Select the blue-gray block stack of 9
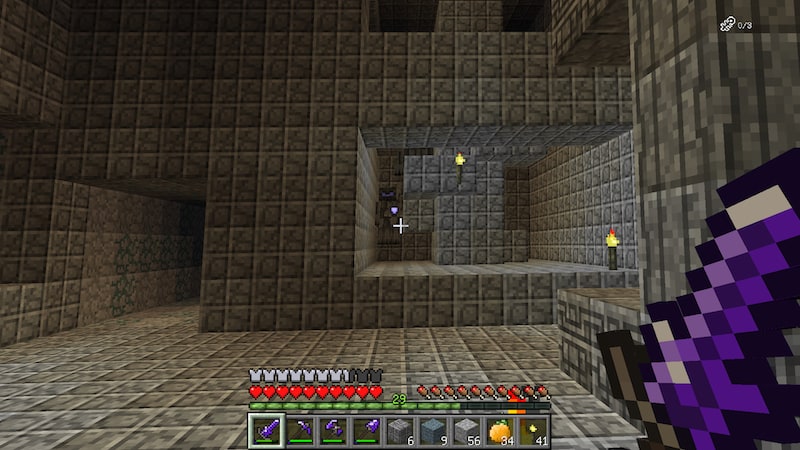The width and height of the screenshot is (800, 450). pos(432,431)
